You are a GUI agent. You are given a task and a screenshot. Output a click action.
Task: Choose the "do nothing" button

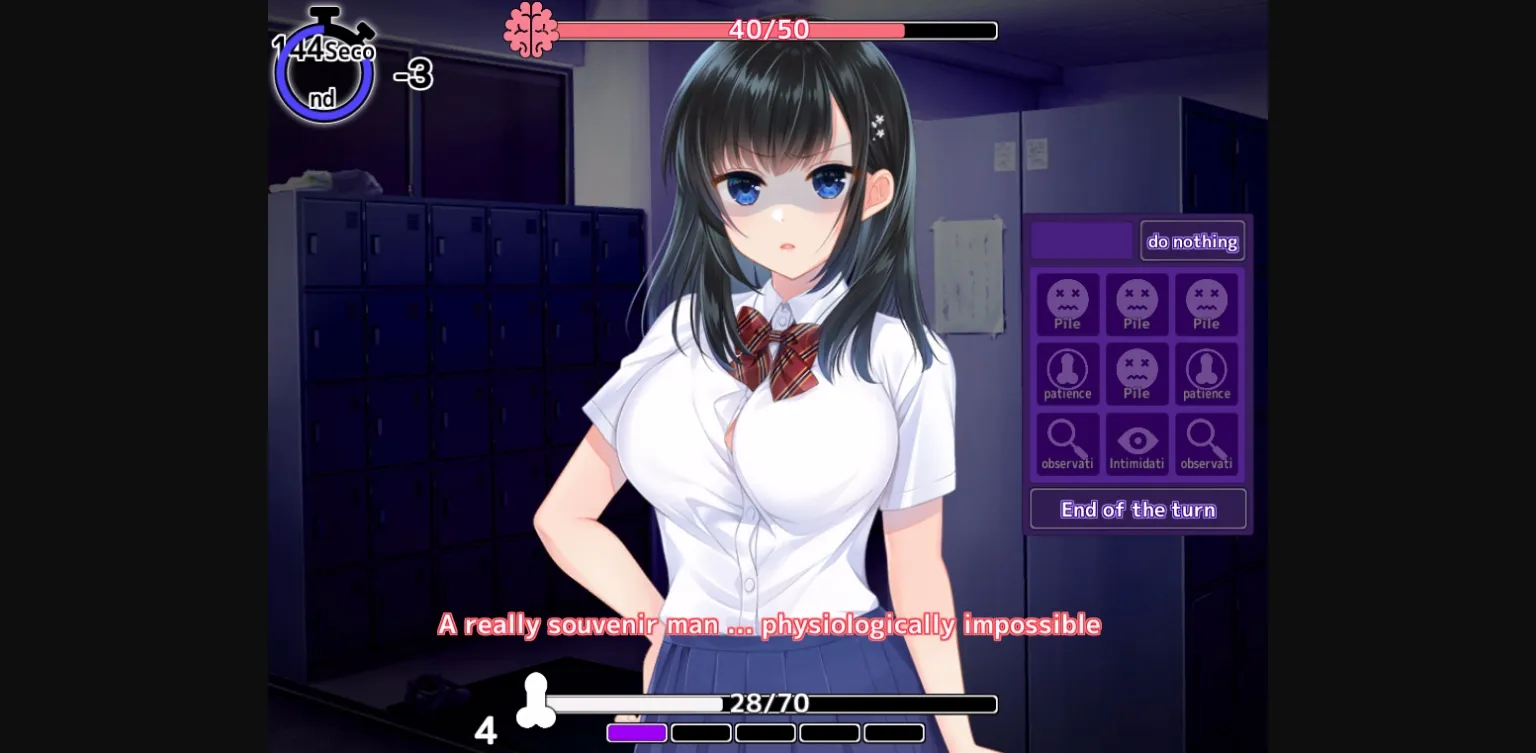click(1192, 241)
